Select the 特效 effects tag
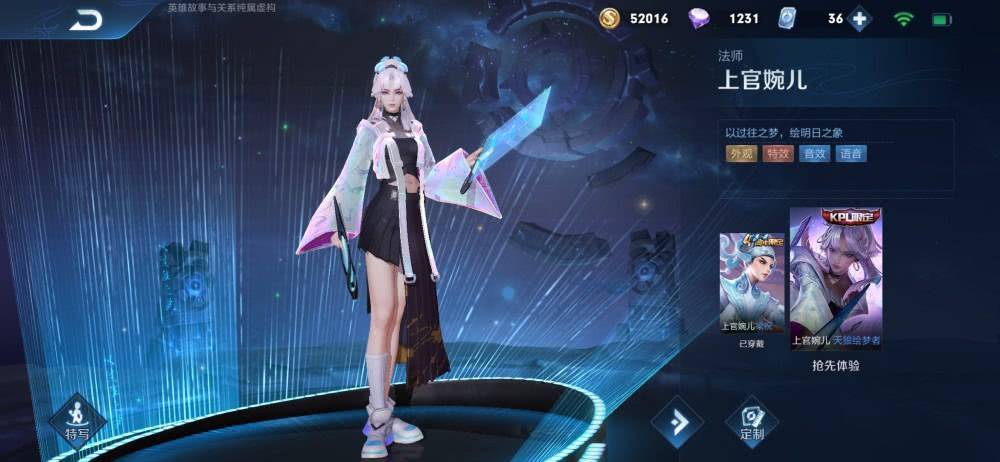Screen dimensions: 1000x462 click(777, 153)
